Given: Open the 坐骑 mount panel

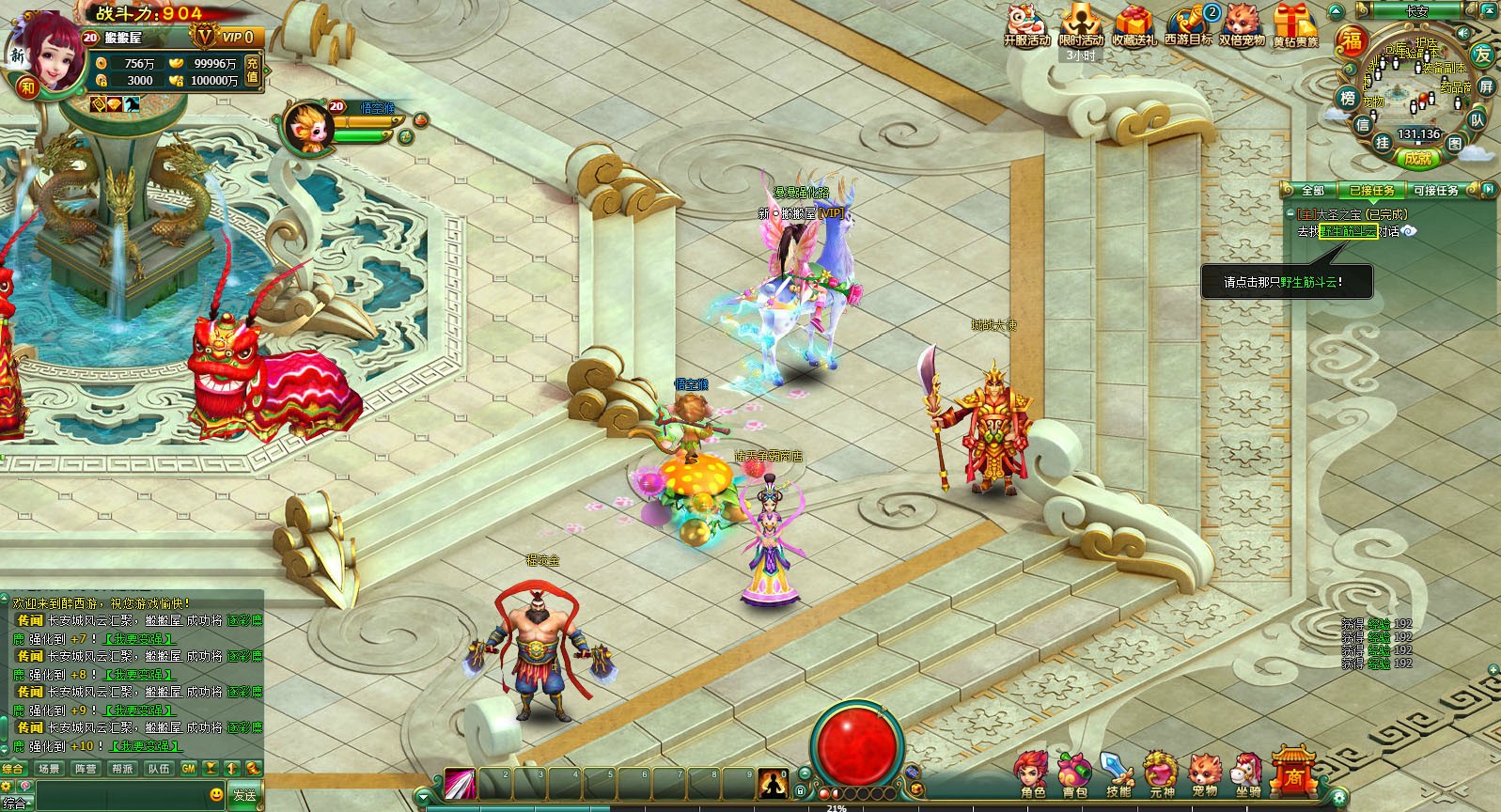Looking at the screenshot, I should click(1248, 775).
